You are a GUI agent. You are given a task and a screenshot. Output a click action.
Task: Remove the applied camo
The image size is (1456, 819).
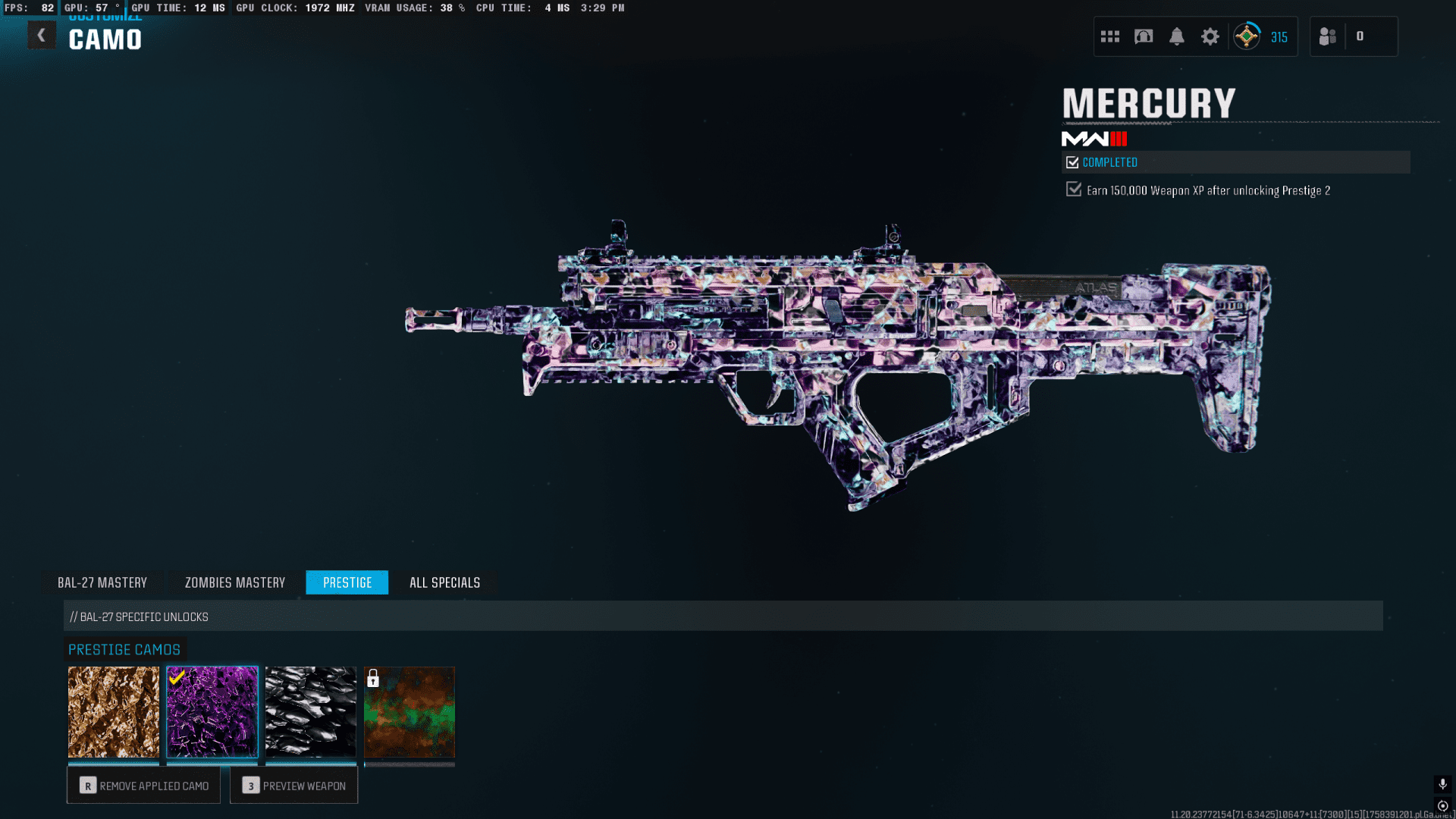click(x=143, y=786)
